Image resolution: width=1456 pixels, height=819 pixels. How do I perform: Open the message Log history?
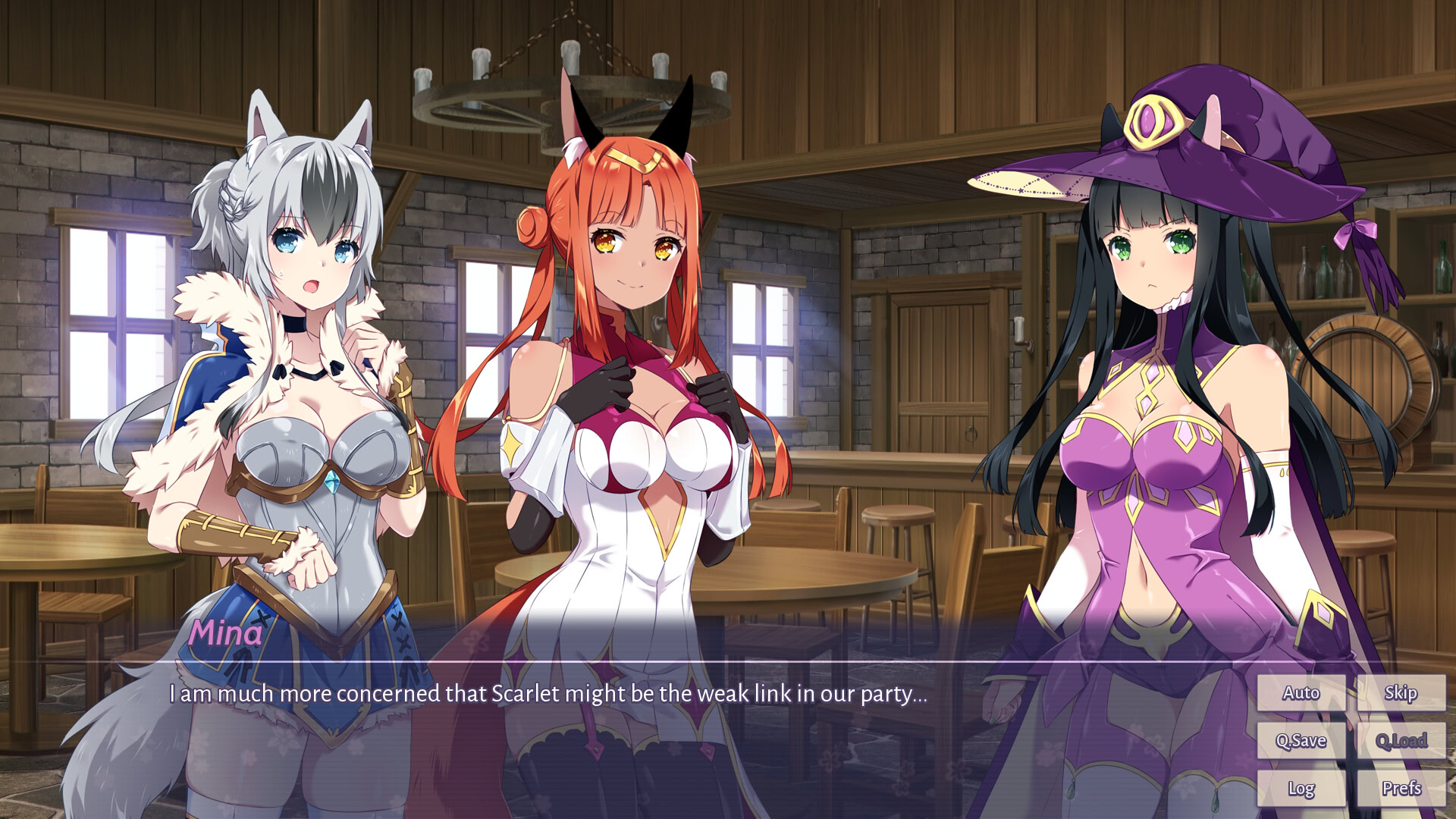click(1300, 789)
